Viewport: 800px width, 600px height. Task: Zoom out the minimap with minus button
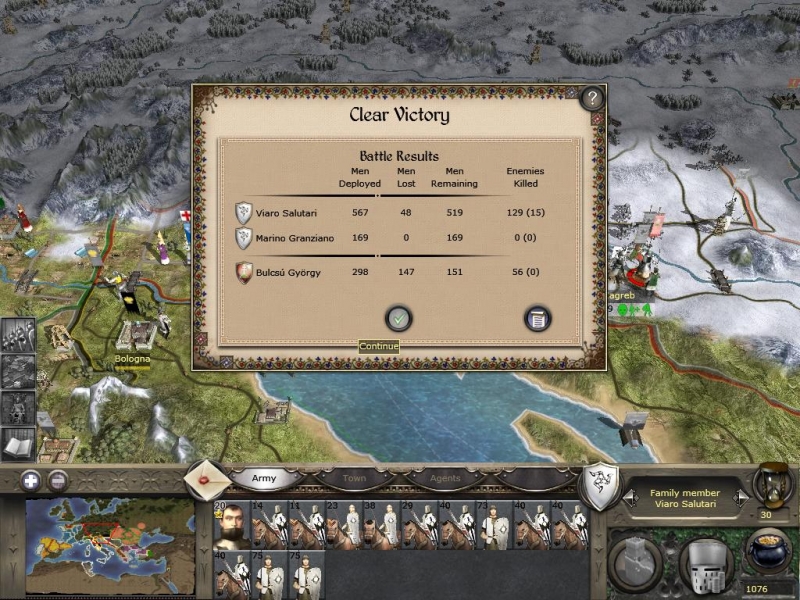[58, 479]
